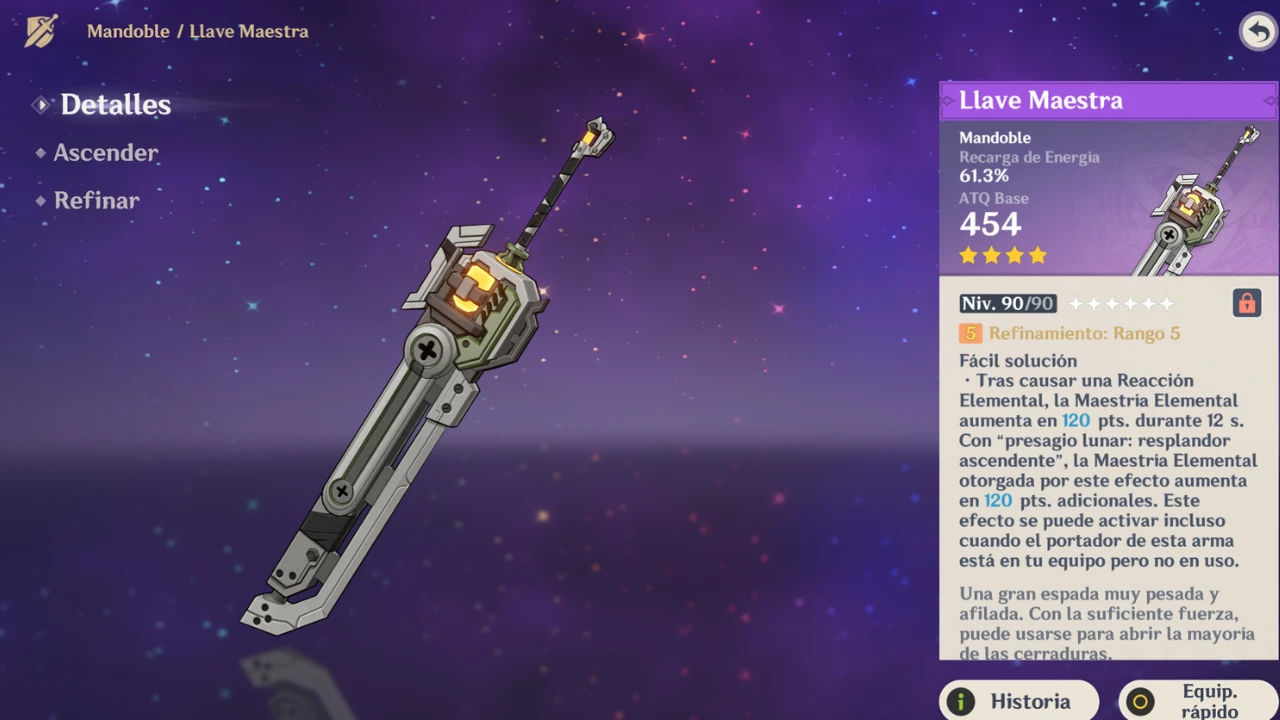The width and height of the screenshot is (1280, 720).
Task: Select the Refinar tab
Action: [x=96, y=200]
